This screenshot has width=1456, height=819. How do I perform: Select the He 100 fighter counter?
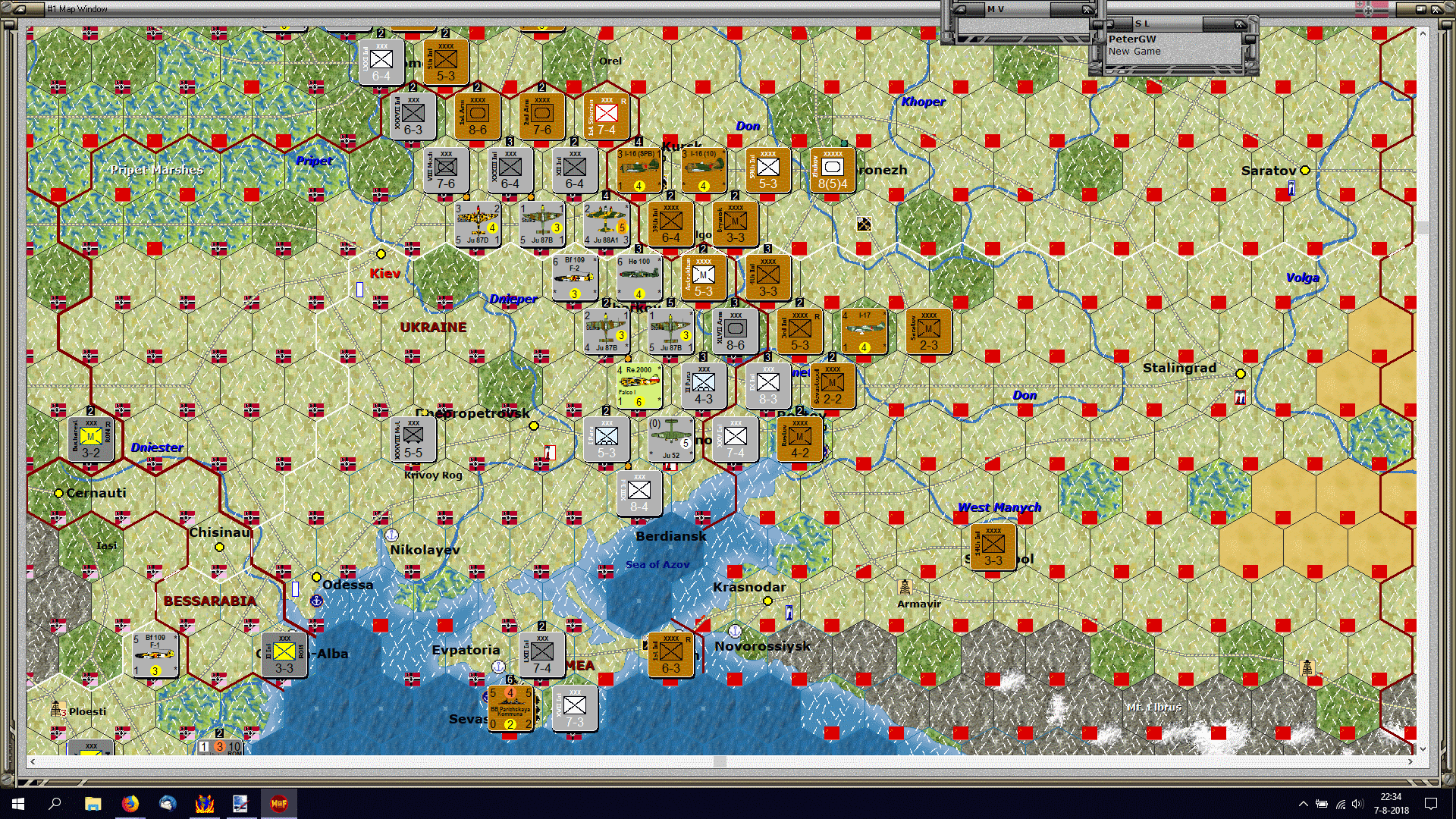[639, 278]
